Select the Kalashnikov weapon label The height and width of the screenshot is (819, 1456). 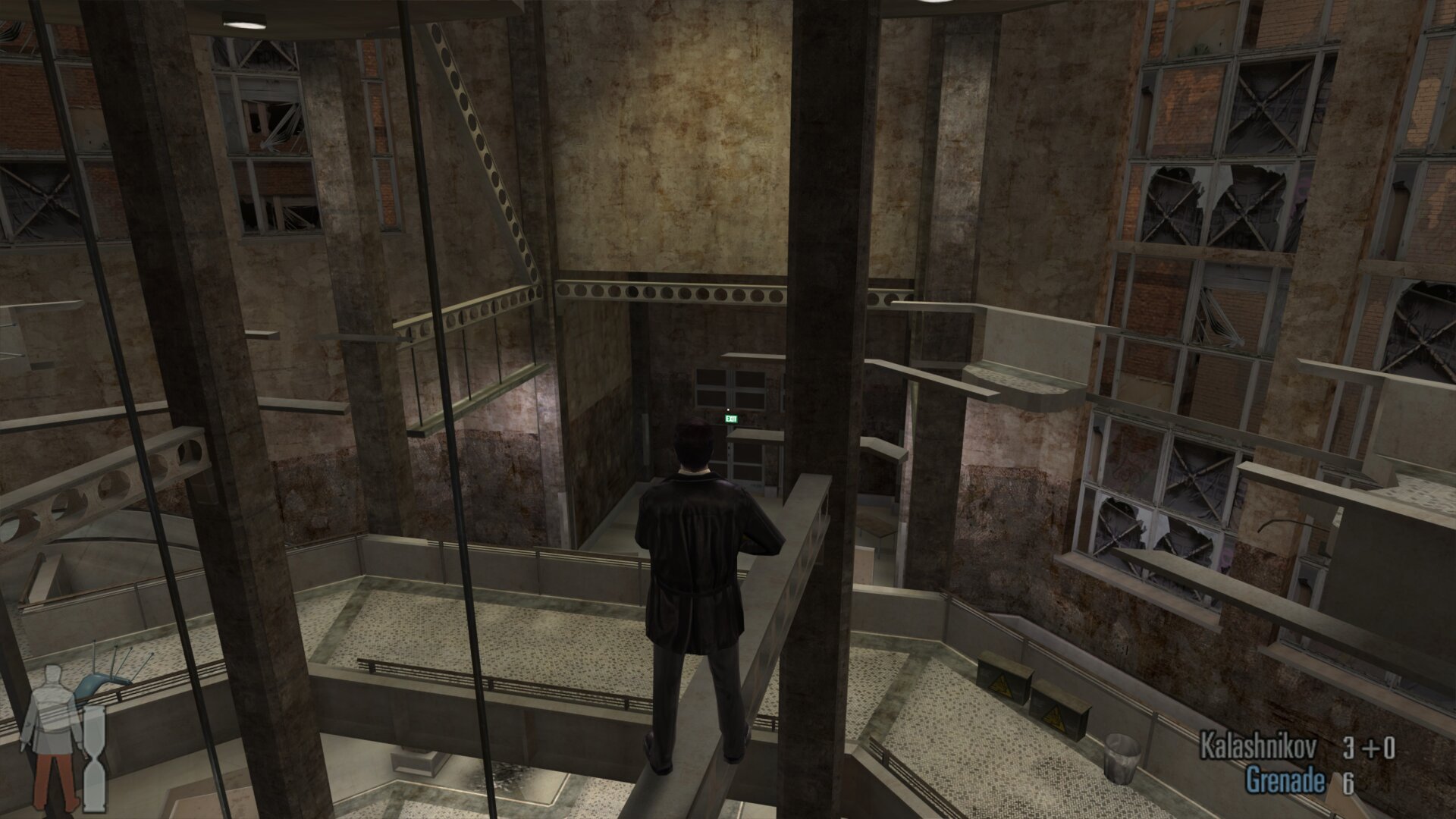pyautogui.click(x=1258, y=748)
